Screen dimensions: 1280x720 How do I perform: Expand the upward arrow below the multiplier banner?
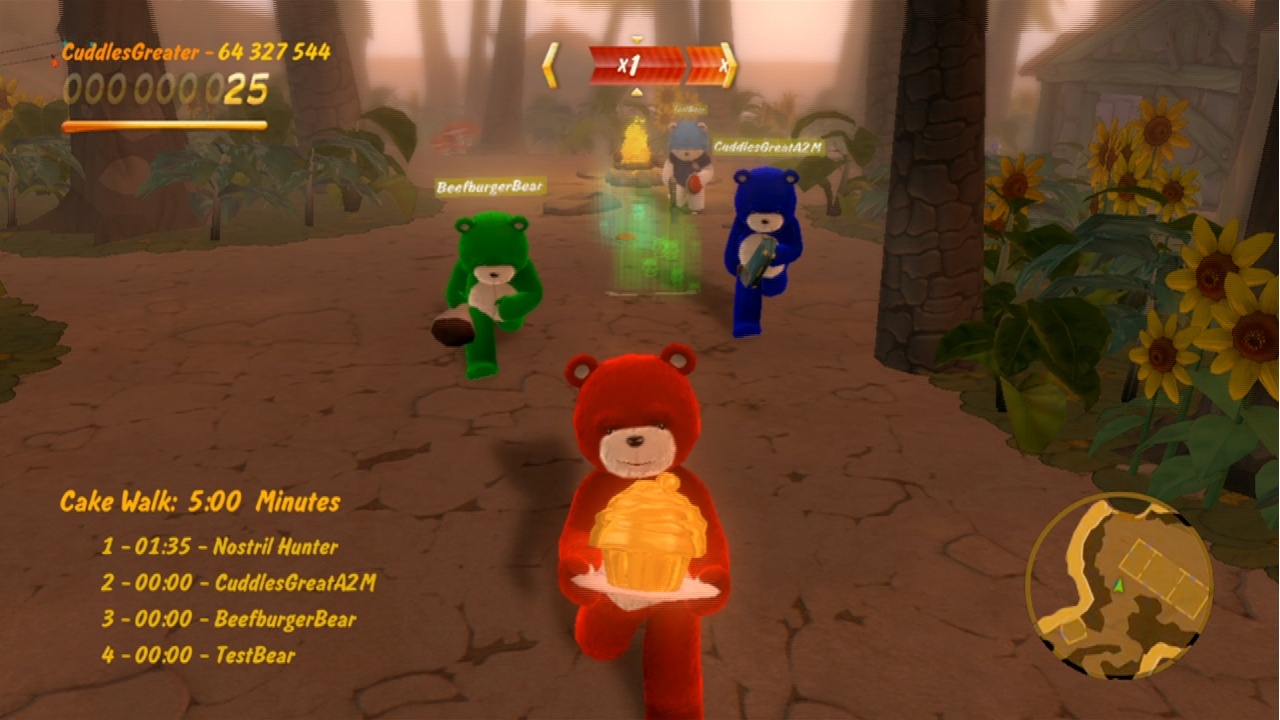(x=636, y=92)
